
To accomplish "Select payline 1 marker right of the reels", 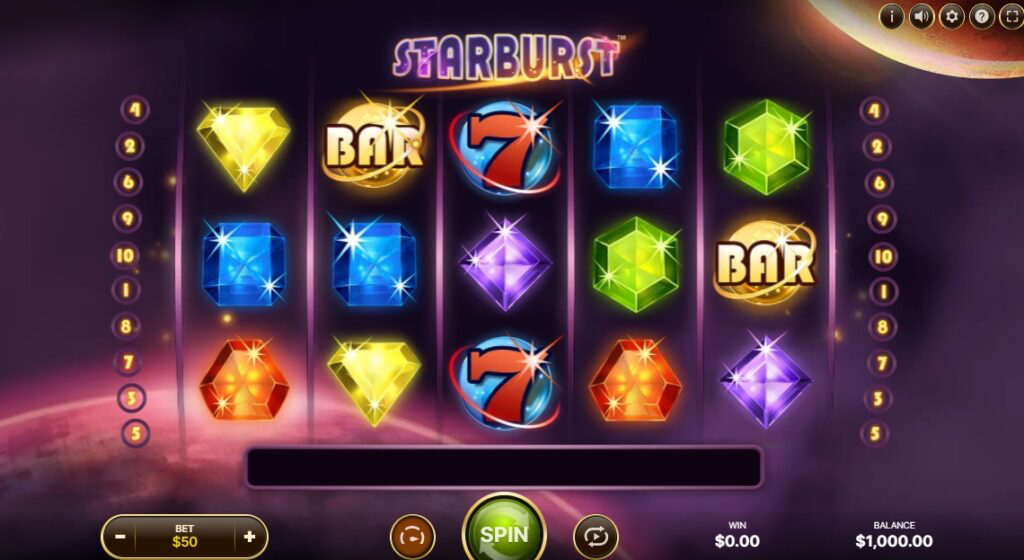I will click(x=880, y=291).
